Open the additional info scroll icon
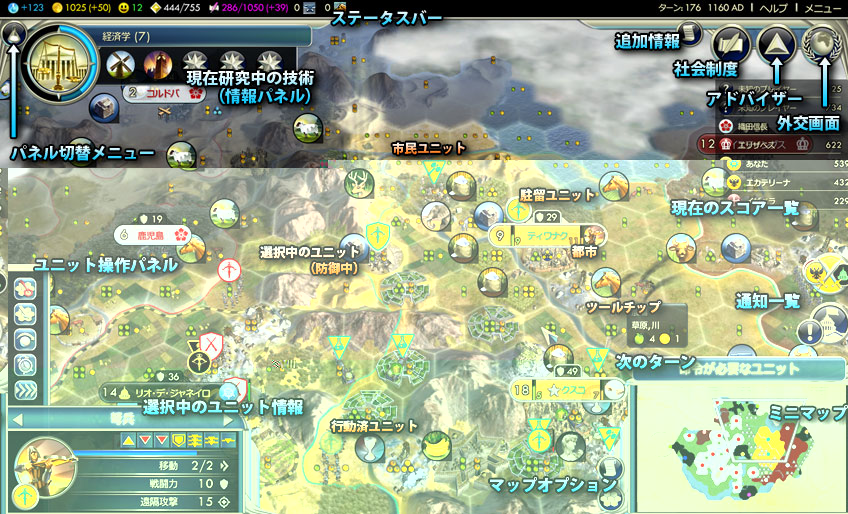Image resolution: width=848 pixels, height=514 pixels. pos(689,35)
